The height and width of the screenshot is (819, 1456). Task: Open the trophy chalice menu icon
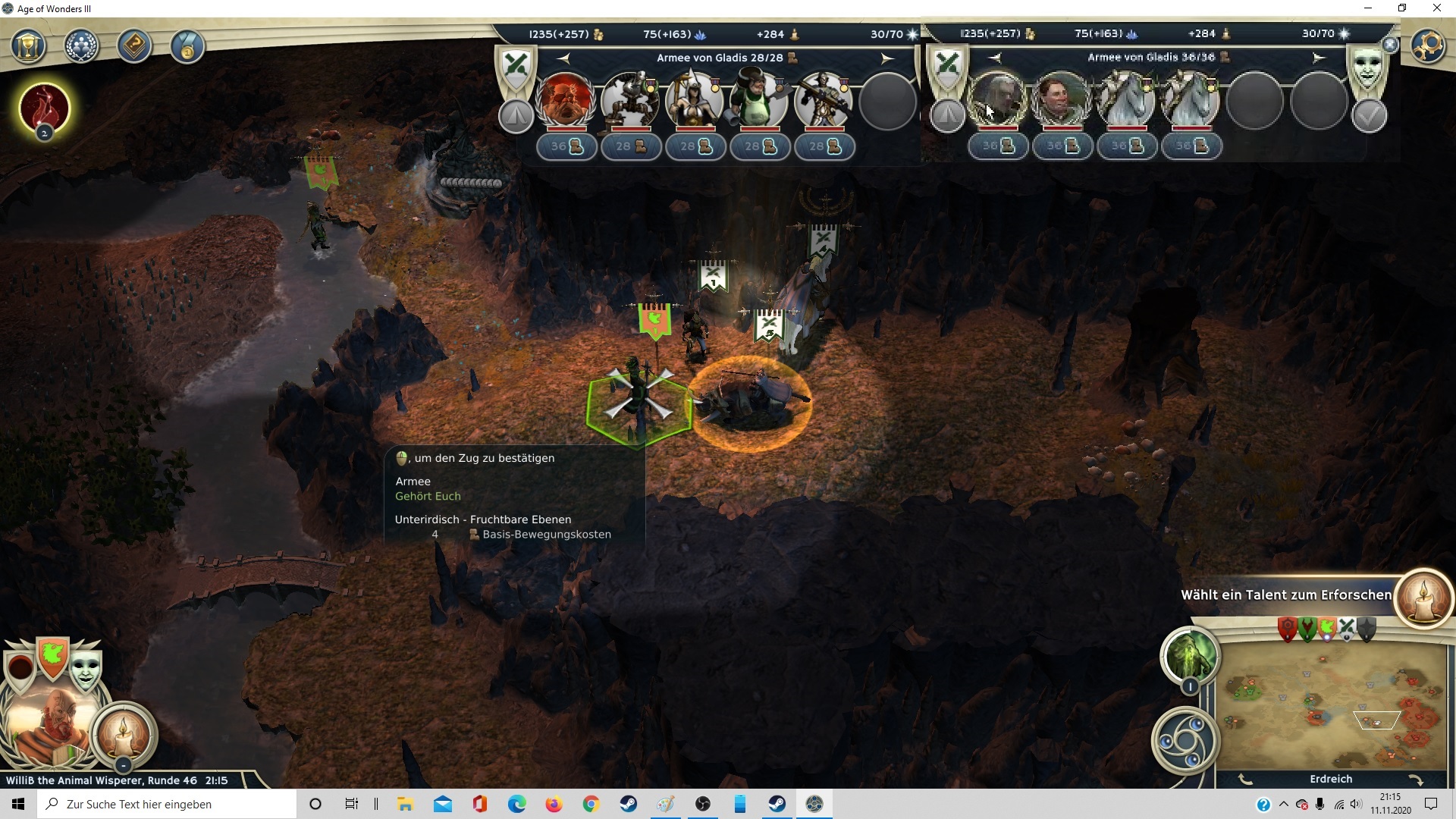[x=28, y=47]
